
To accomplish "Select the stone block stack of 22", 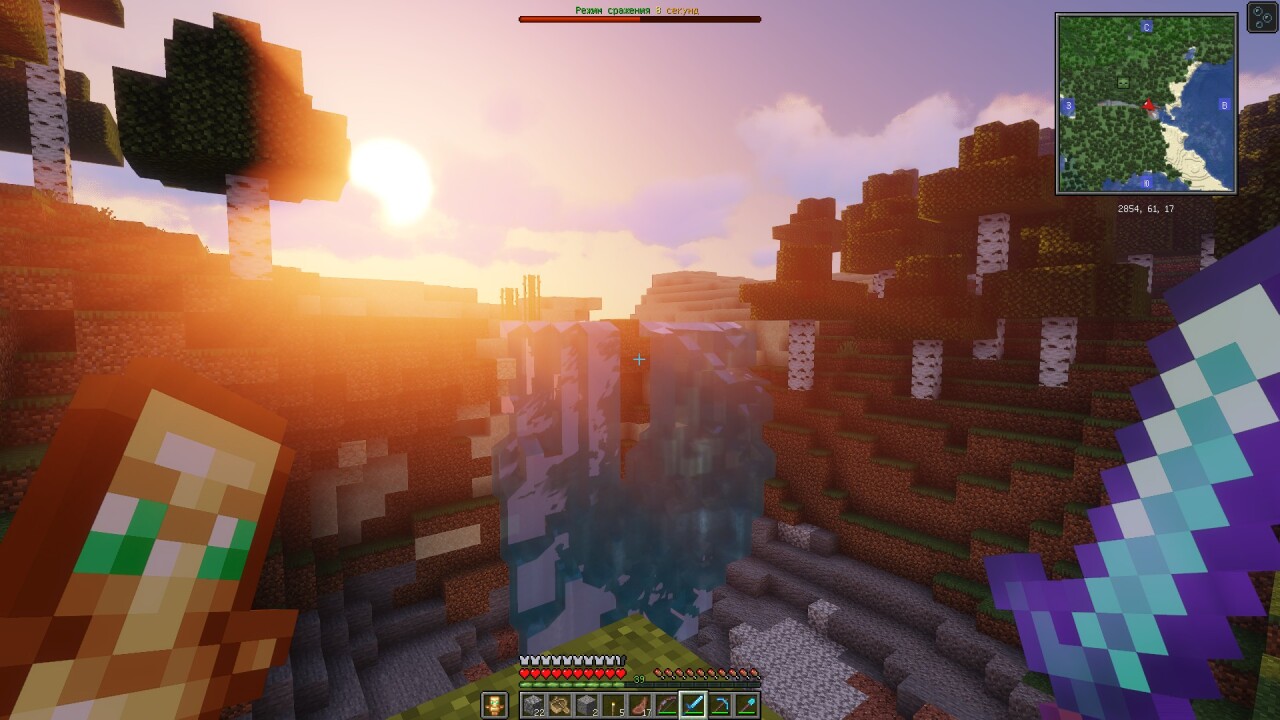I will [533, 705].
